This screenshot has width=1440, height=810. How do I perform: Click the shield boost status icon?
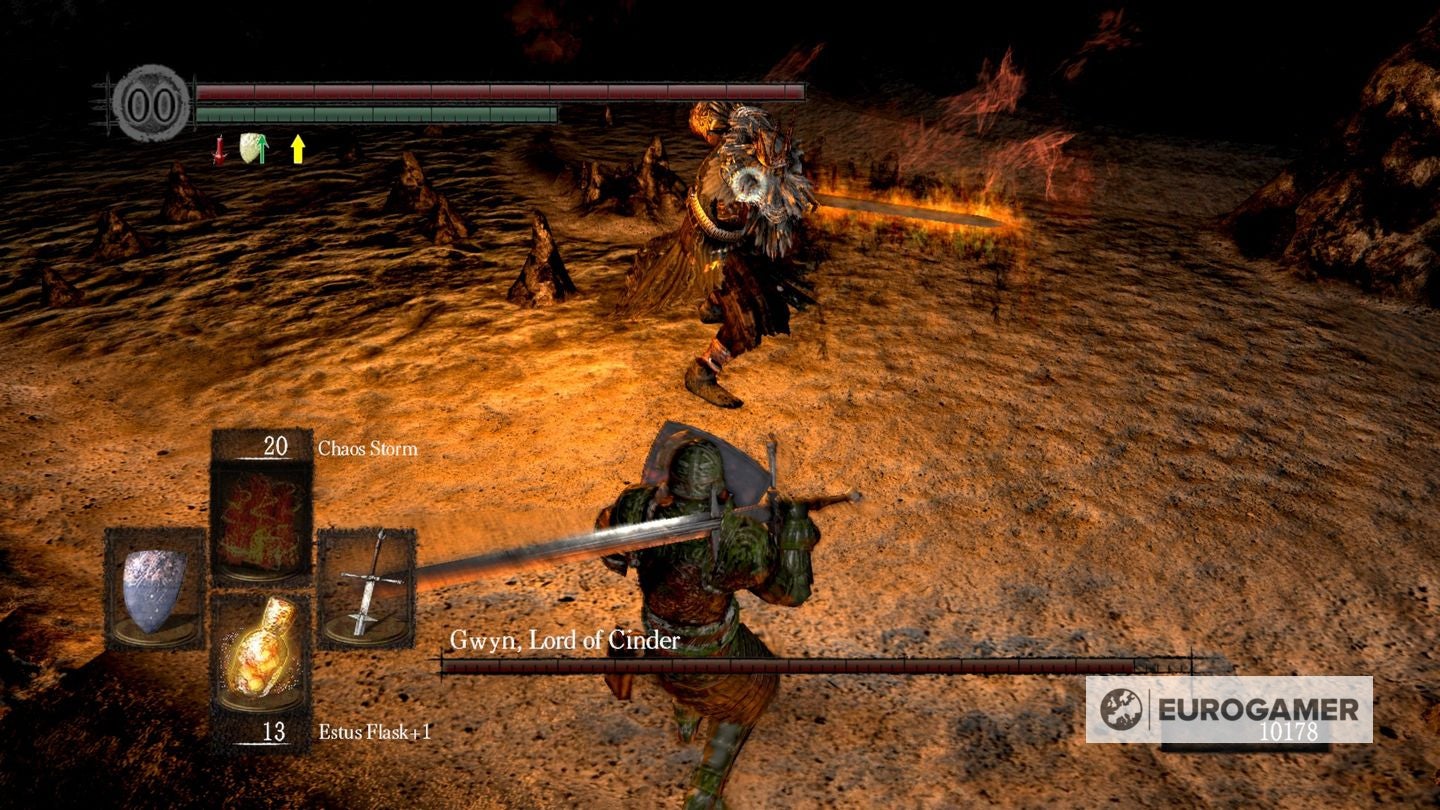point(253,150)
